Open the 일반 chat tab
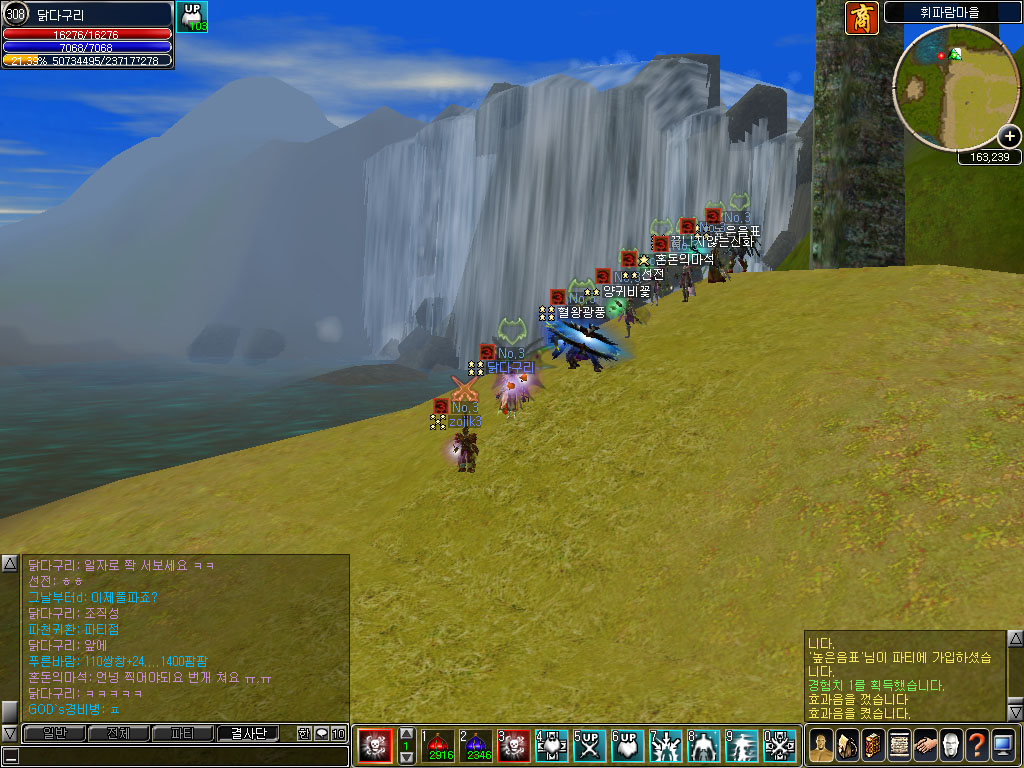Image resolution: width=1024 pixels, height=768 pixels. pyautogui.click(x=55, y=733)
